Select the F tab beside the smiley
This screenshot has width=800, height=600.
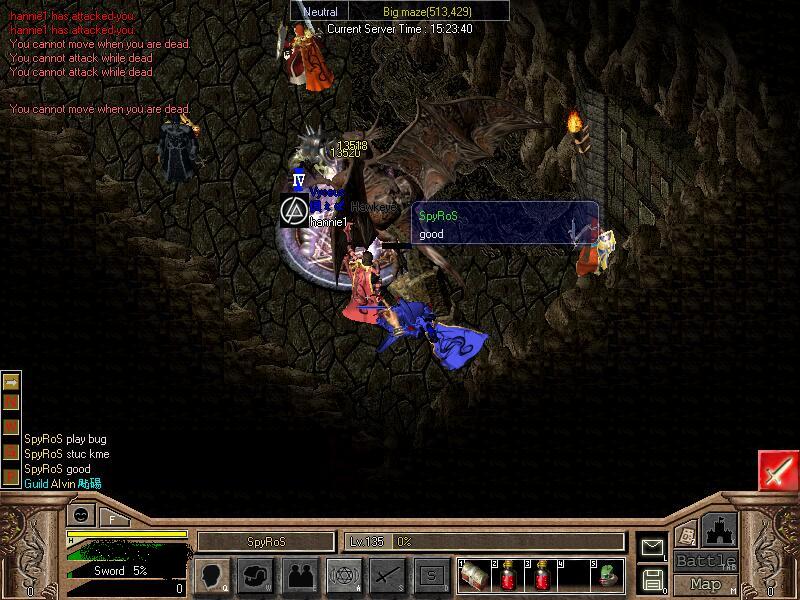pos(113,518)
